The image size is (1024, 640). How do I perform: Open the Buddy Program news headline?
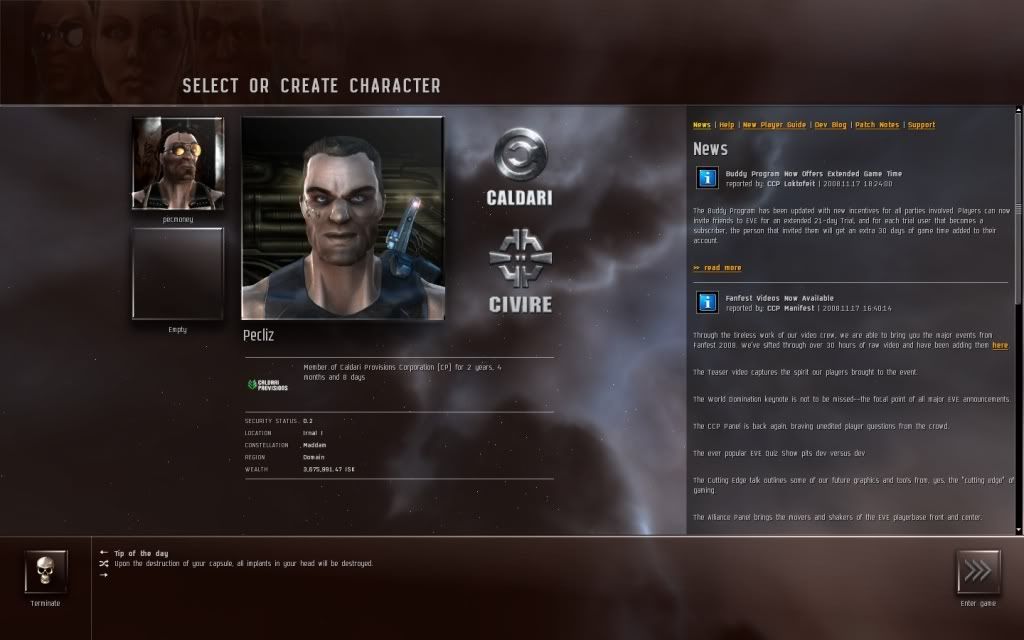coord(813,174)
